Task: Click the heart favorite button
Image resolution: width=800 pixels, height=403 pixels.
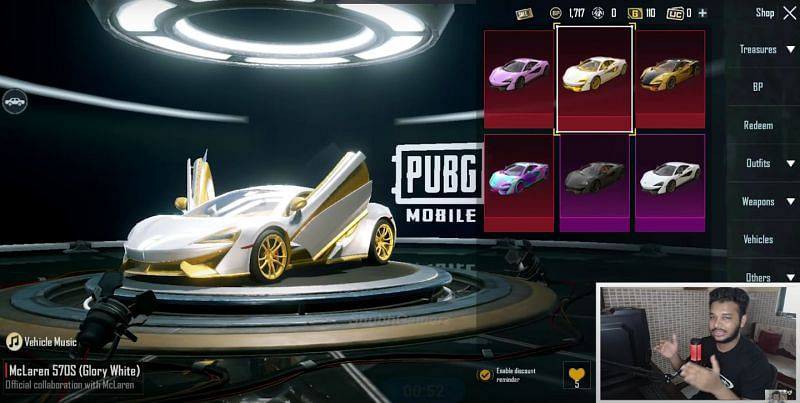Action: click(577, 374)
